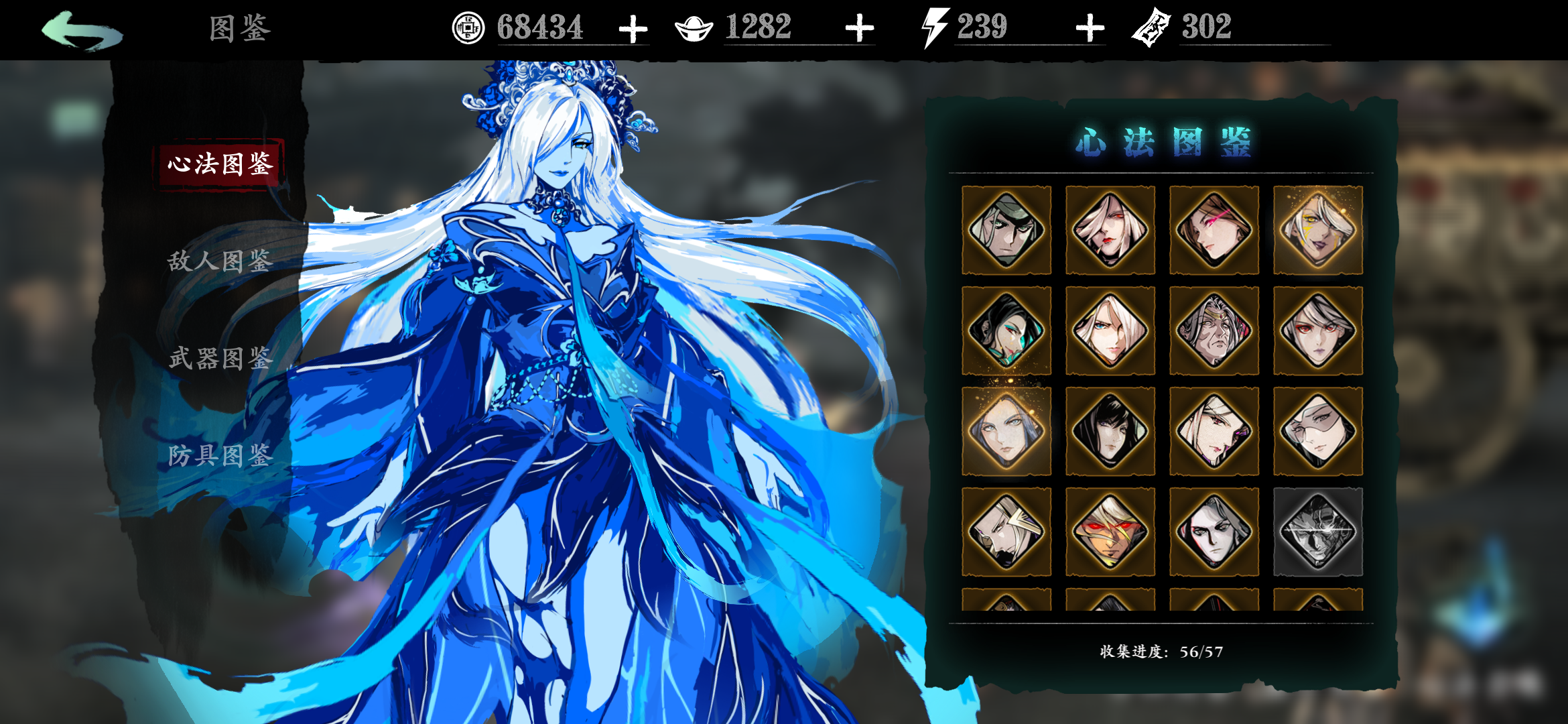Select the 心法图鉴 tab
This screenshot has height=724, width=1568.
tap(216, 164)
